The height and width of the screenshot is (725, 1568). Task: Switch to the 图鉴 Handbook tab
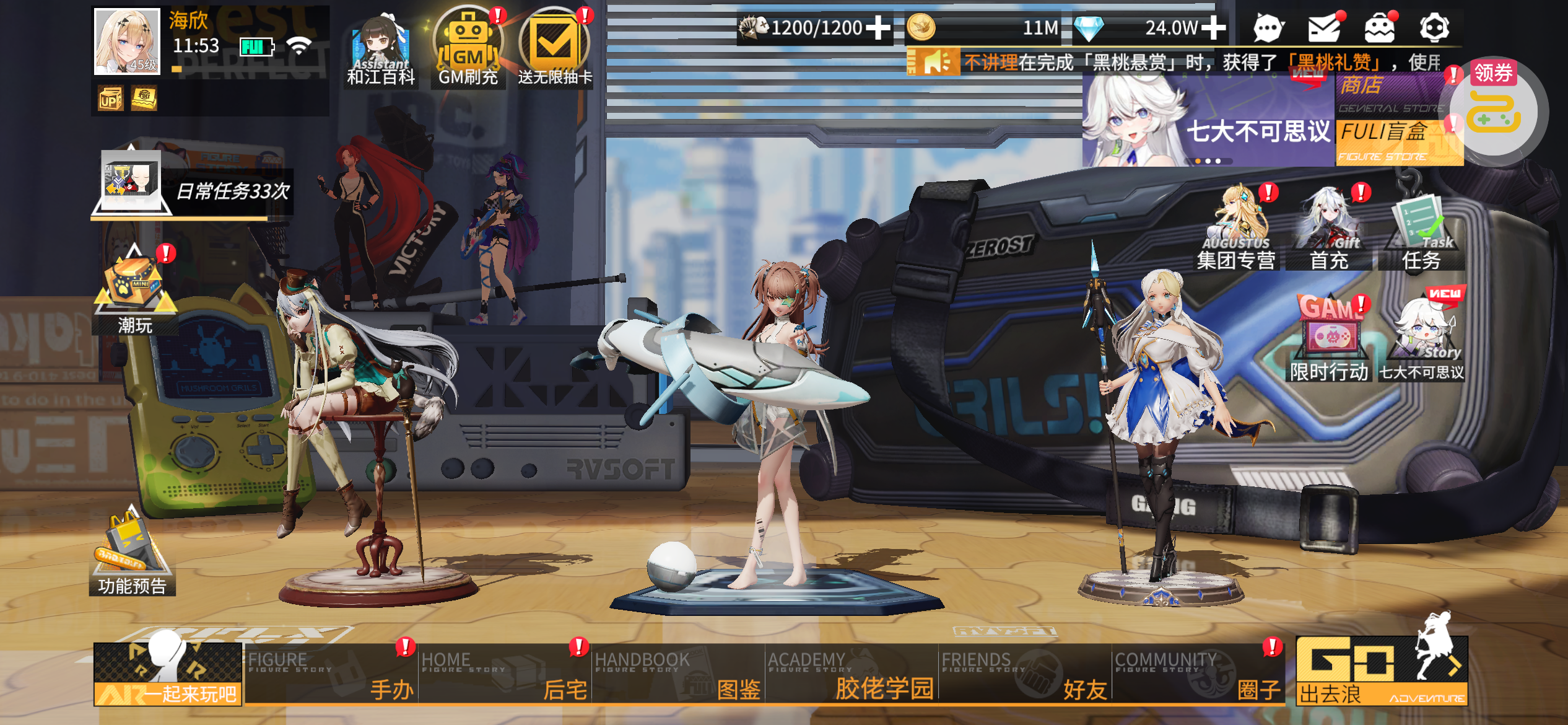pos(678,674)
